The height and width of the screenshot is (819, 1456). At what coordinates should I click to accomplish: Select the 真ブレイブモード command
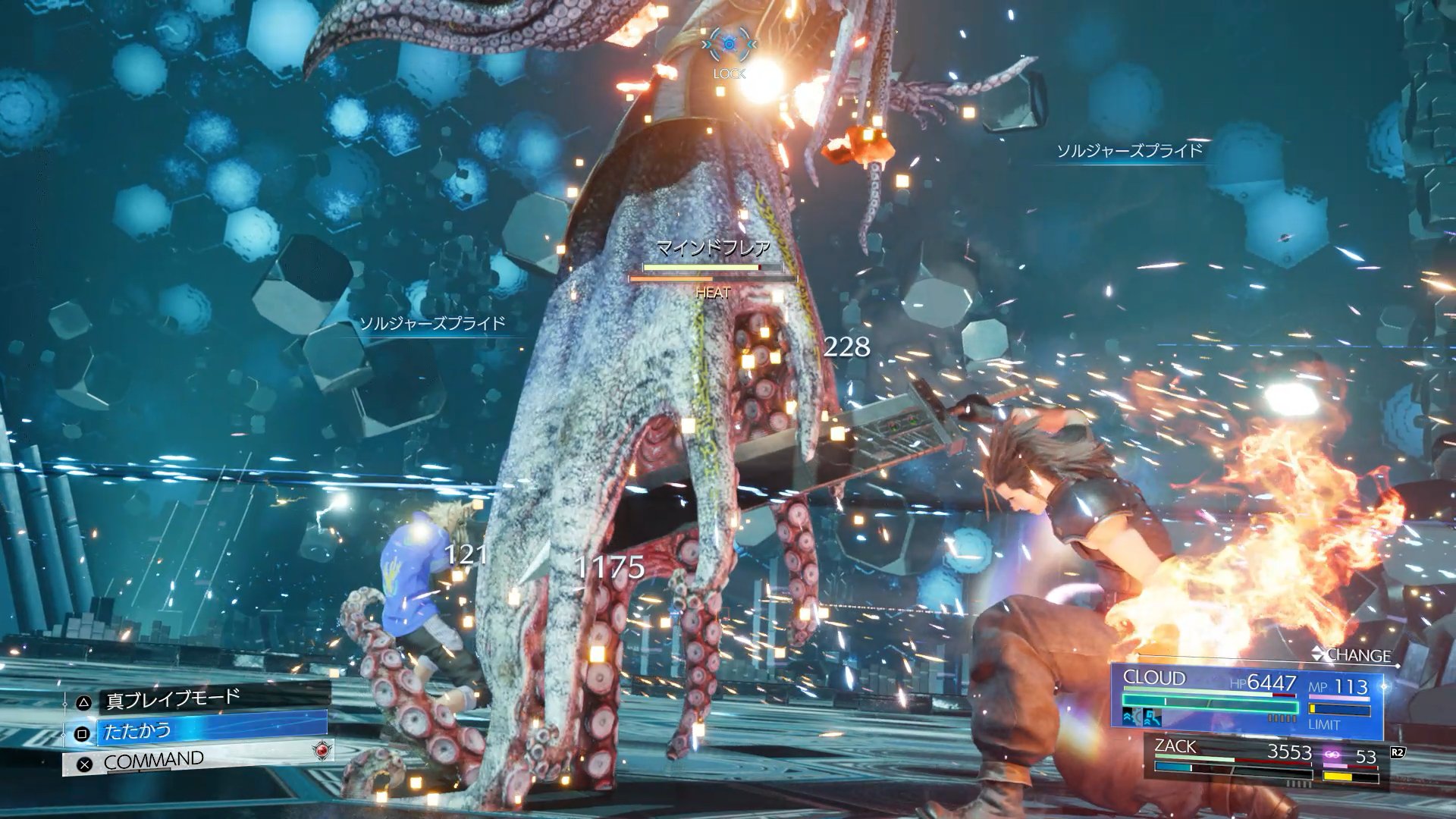[x=173, y=698]
